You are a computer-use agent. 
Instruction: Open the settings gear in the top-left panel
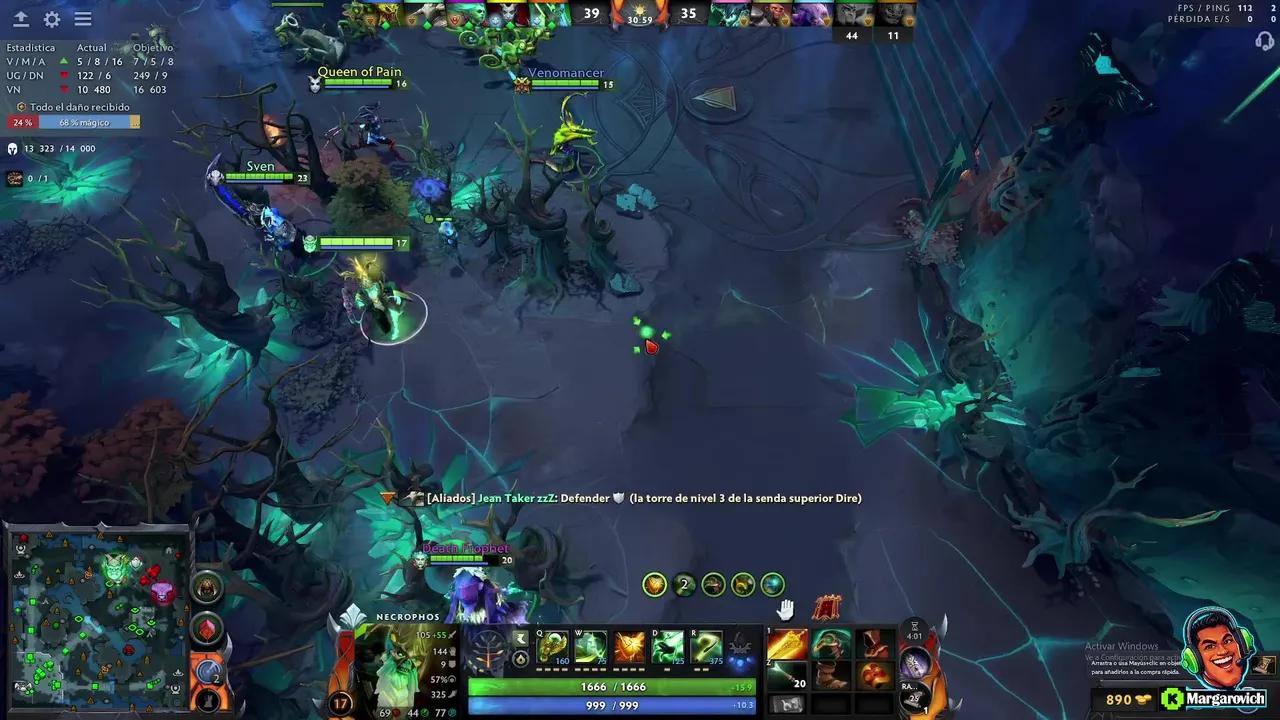tap(51, 19)
